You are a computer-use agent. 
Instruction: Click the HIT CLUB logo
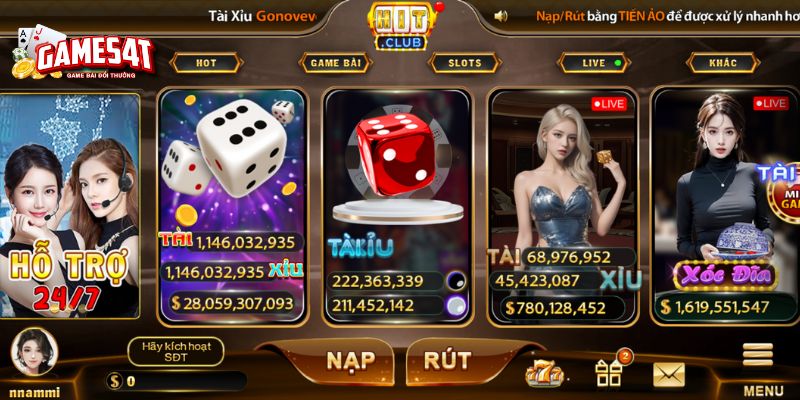(x=399, y=27)
